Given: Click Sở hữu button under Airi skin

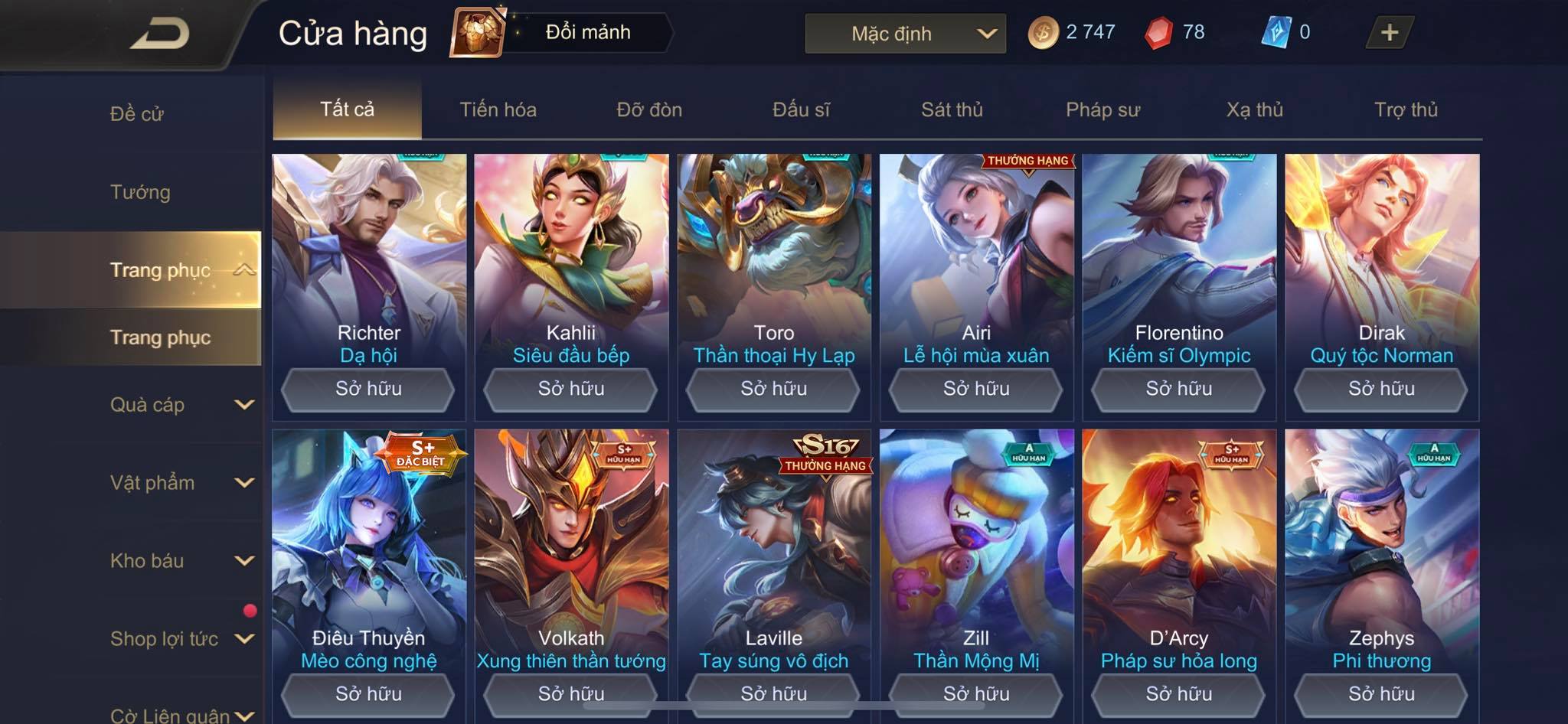Looking at the screenshot, I should 976,389.
